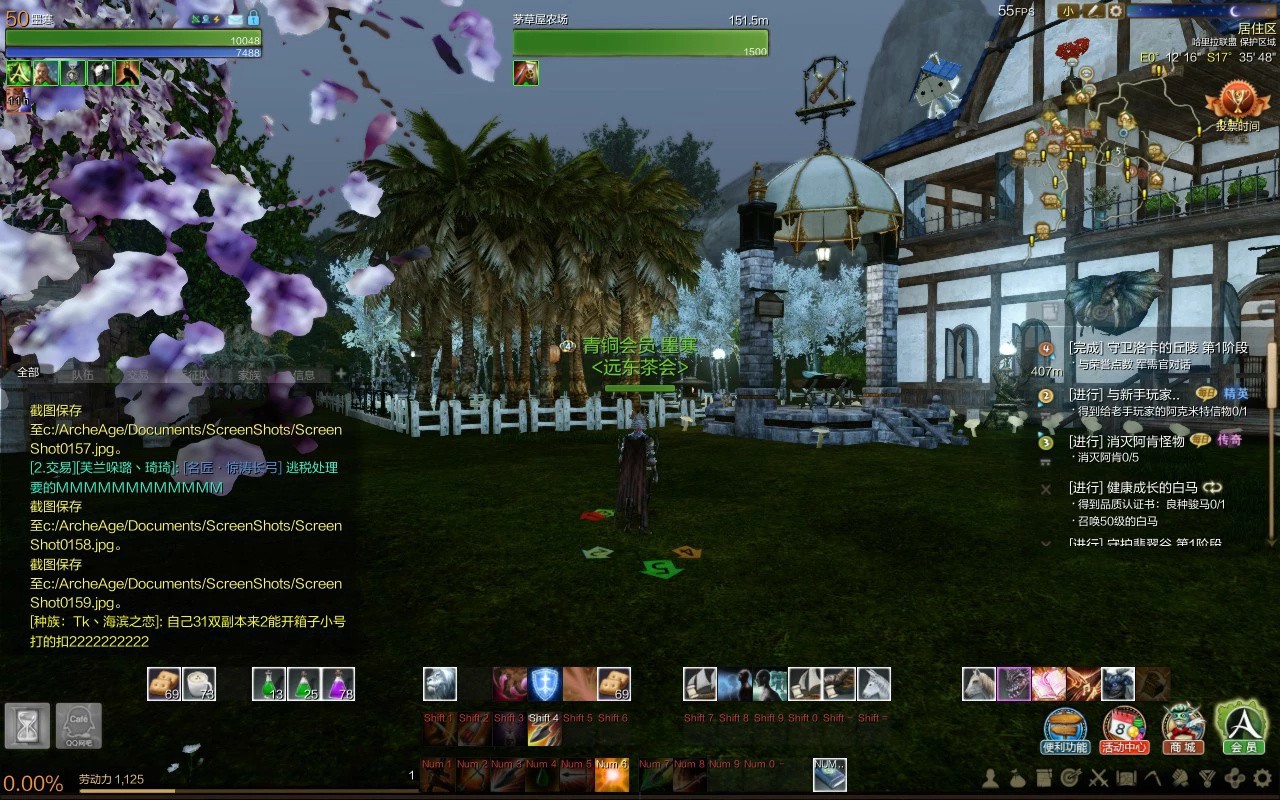Use the coffee cup item slot
This screenshot has height=800, width=1280.
click(199, 684)
